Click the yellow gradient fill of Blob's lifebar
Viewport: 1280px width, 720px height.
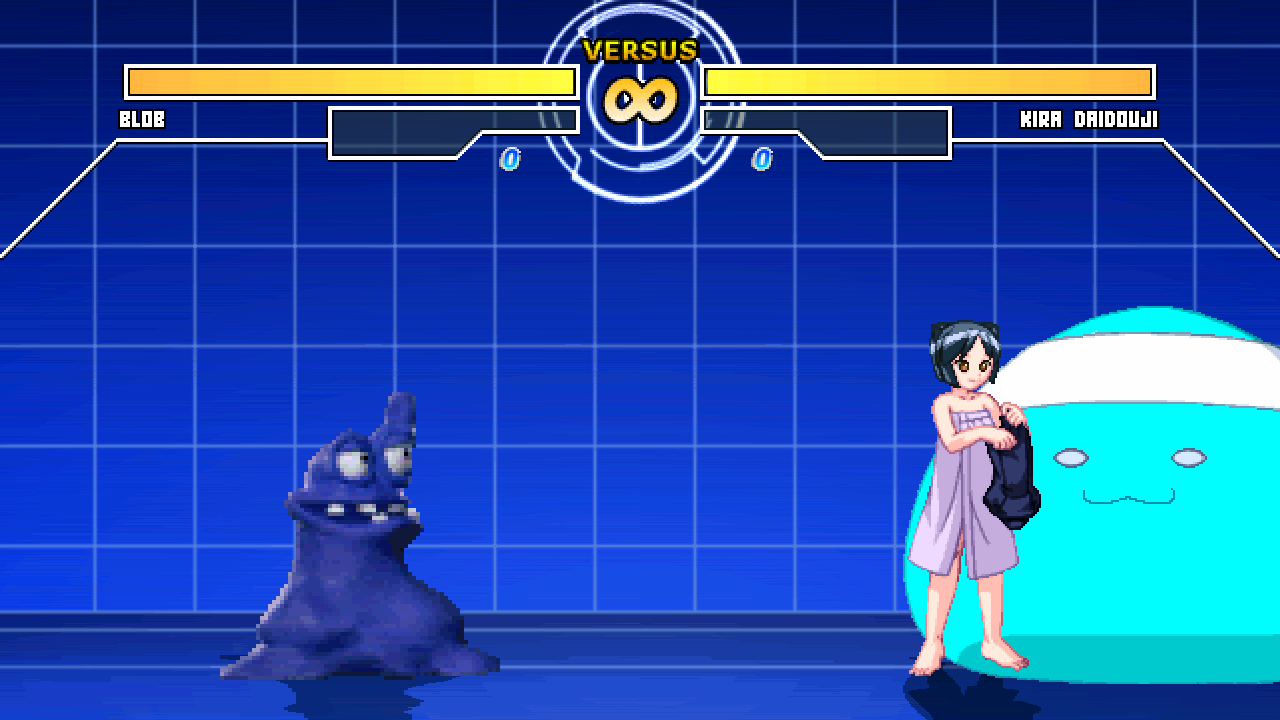pyautogui.click(x=350, y=80)
